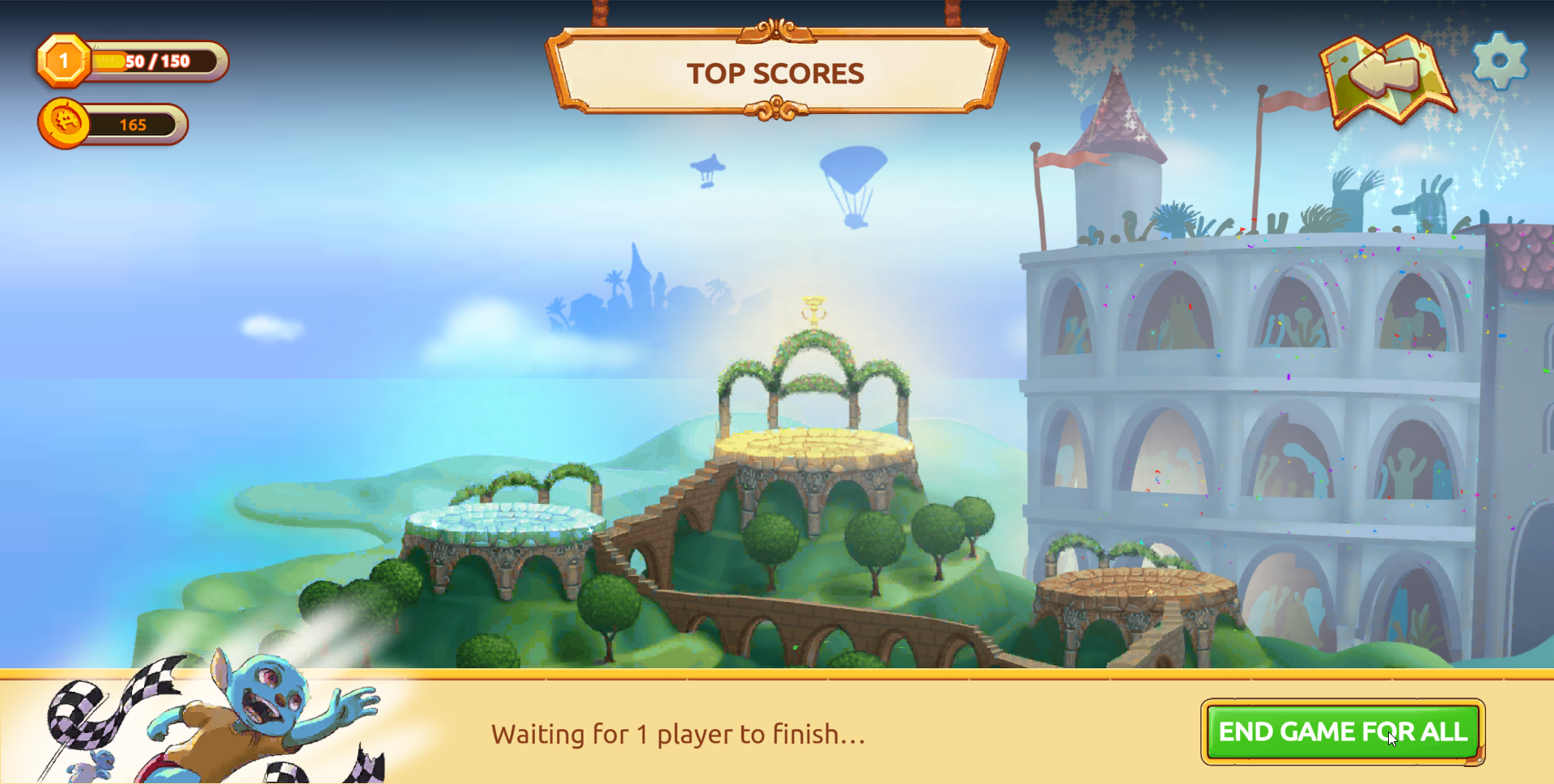1554x784 pixels.
Task: Select the orange coin balance icon
Action: [x=65, y=123]
